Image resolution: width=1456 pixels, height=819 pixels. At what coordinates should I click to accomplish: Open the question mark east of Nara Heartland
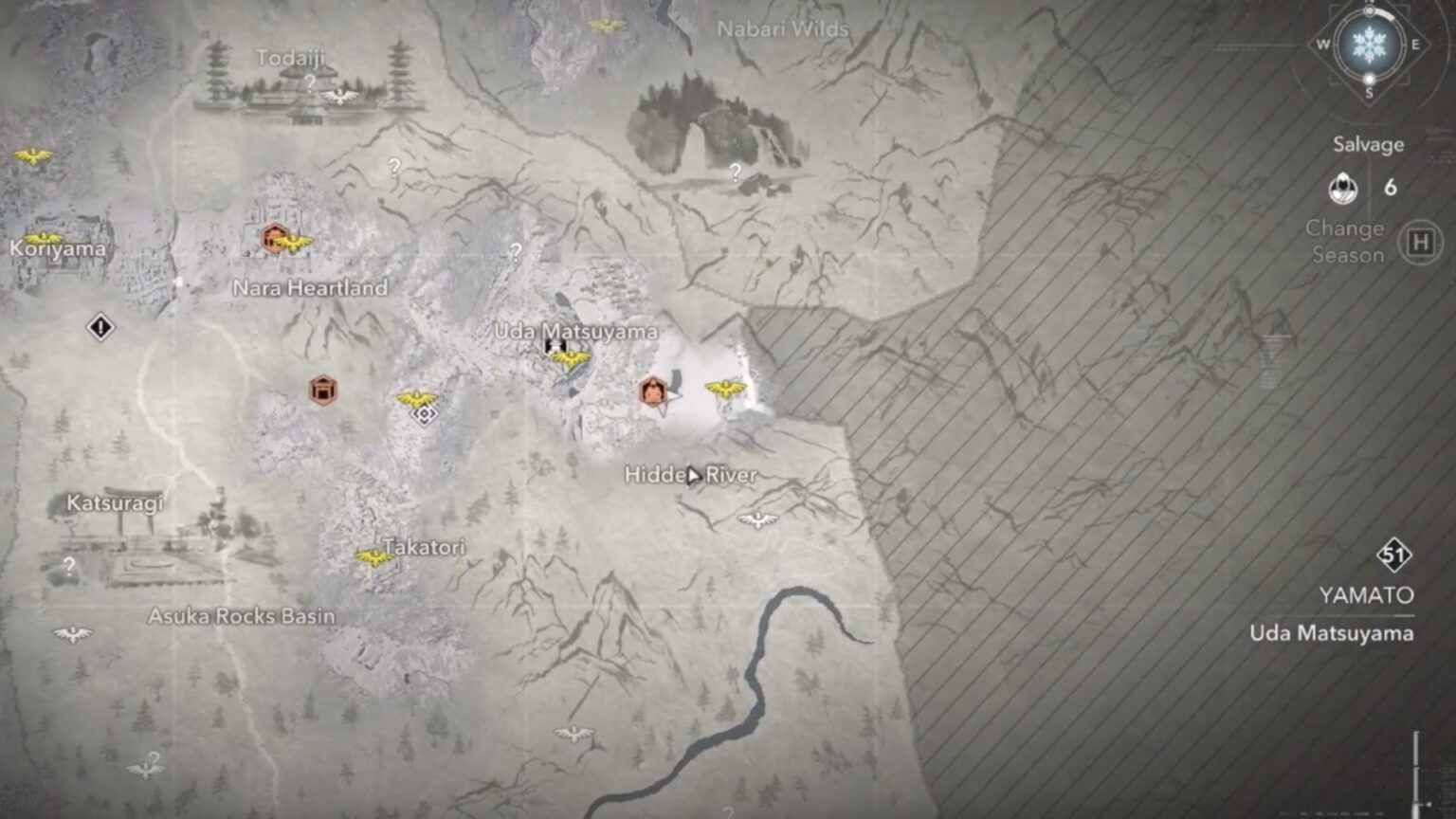[514, 252]
